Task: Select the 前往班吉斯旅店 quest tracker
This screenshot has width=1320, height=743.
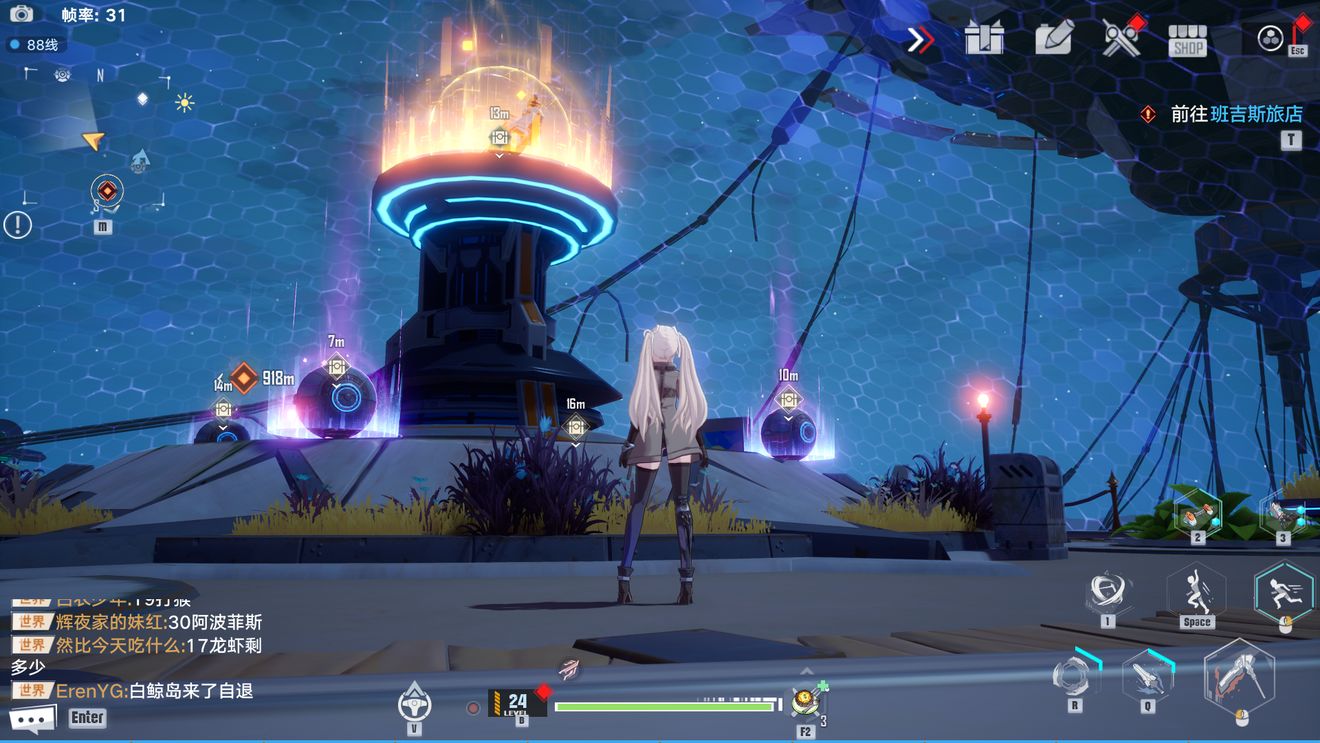Action: pyautogui.click(x=1236, y=114)
